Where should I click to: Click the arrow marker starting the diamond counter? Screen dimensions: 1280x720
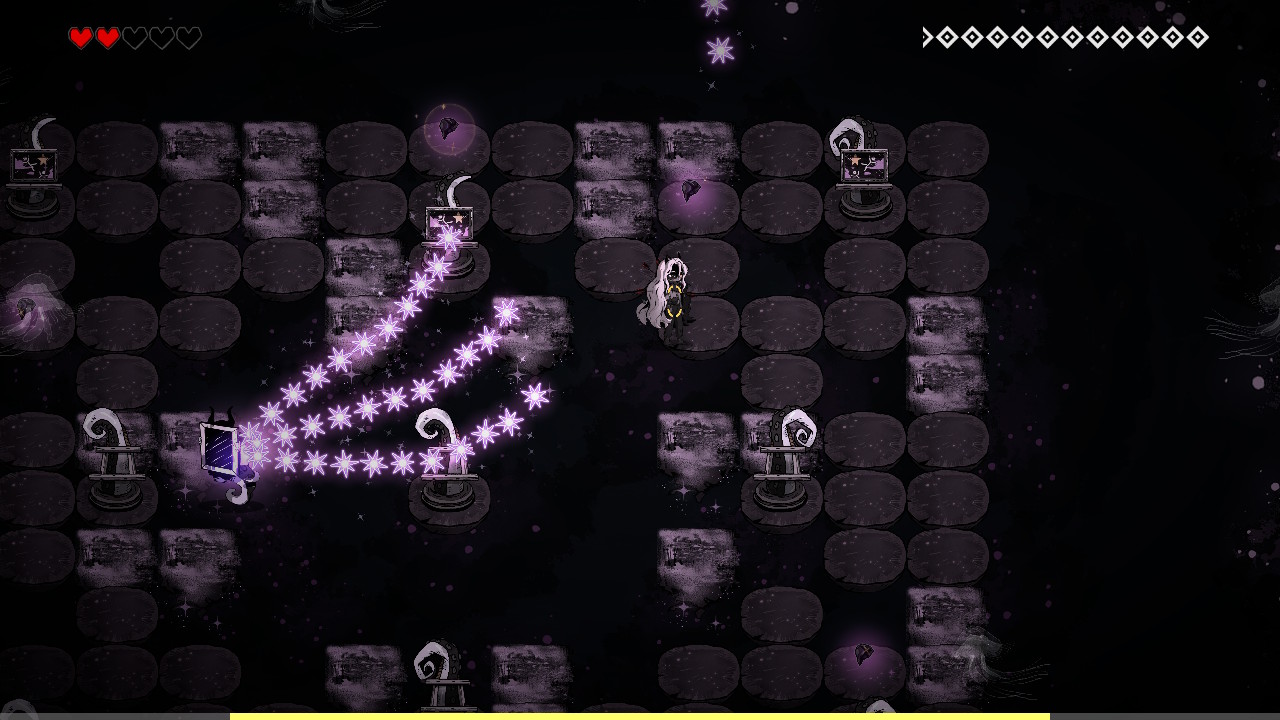coord(928,37)
